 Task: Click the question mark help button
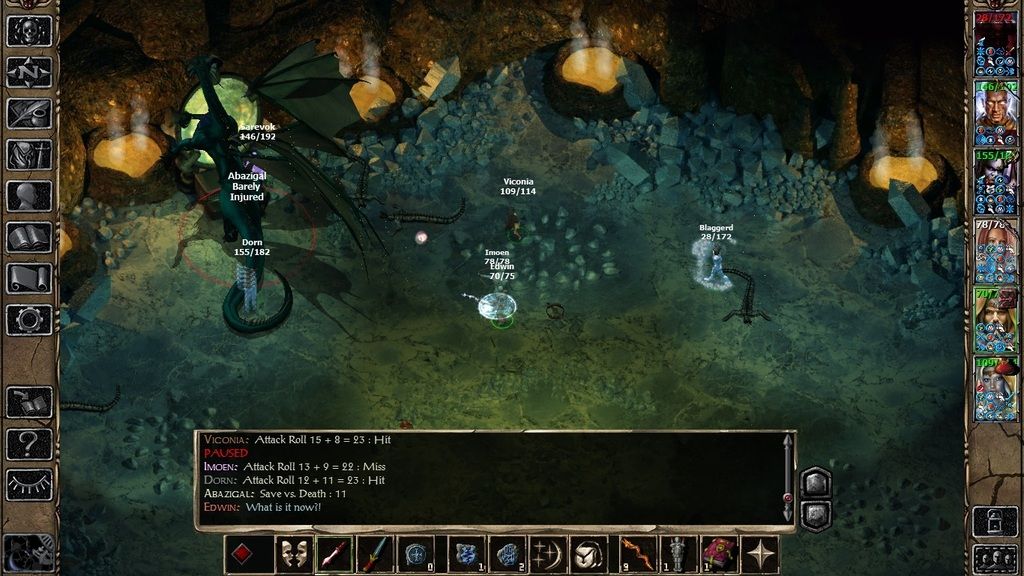coord(29,443)
